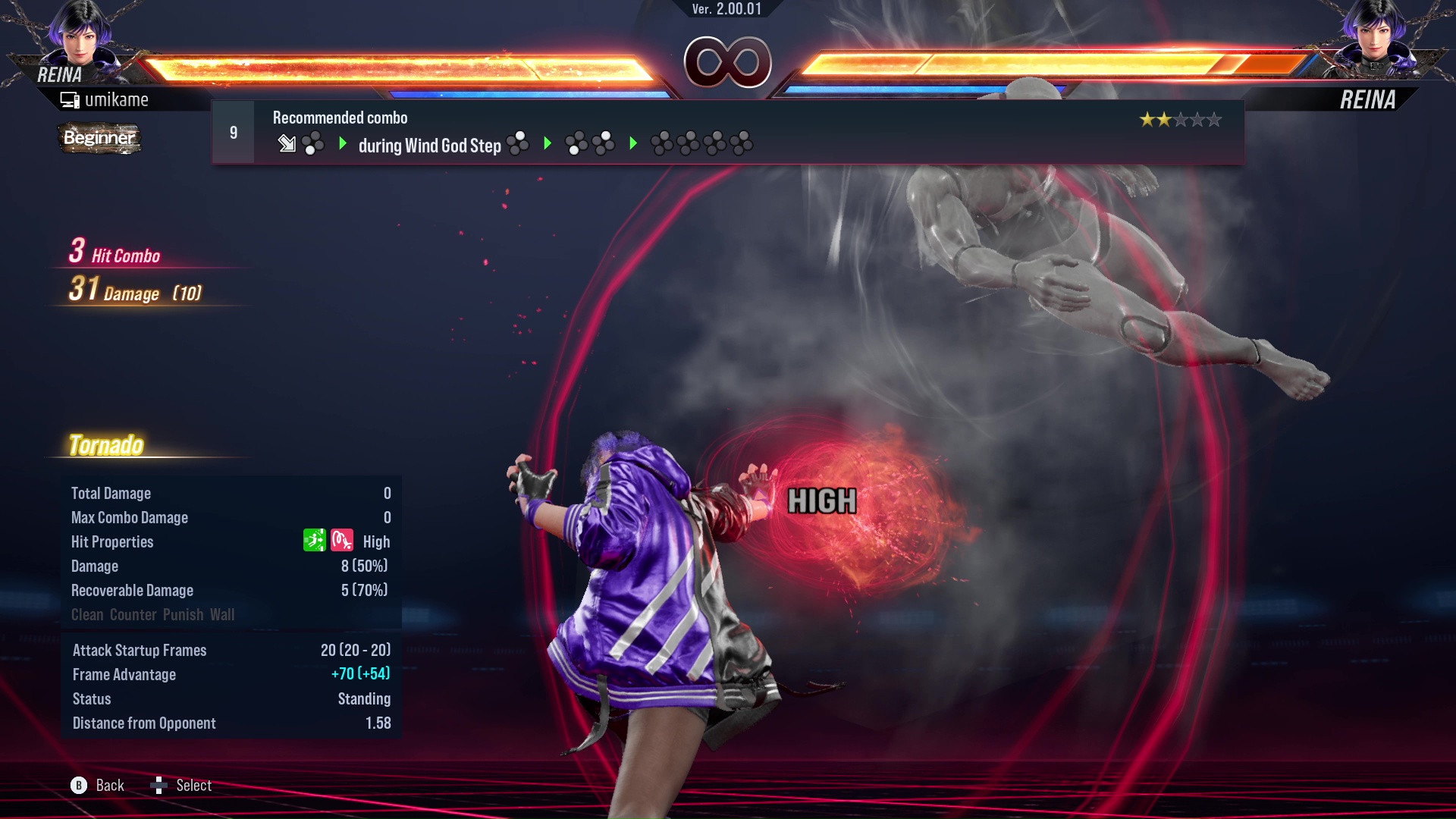Click the infinity timer symbol

click(727, 62)
